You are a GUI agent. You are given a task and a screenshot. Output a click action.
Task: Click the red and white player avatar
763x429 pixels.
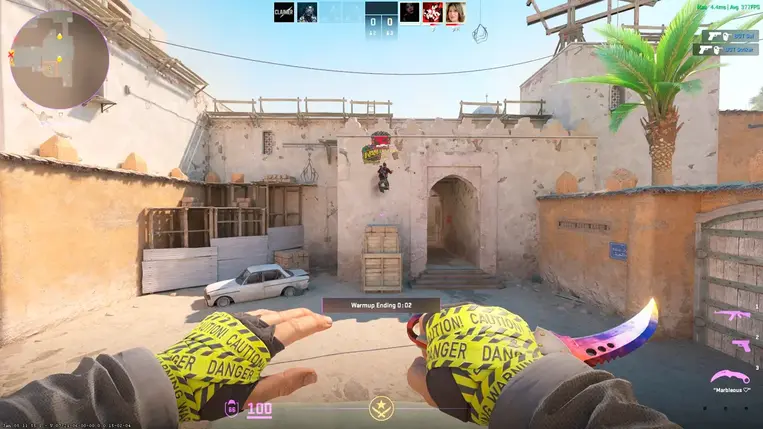[x=432, y=12]
